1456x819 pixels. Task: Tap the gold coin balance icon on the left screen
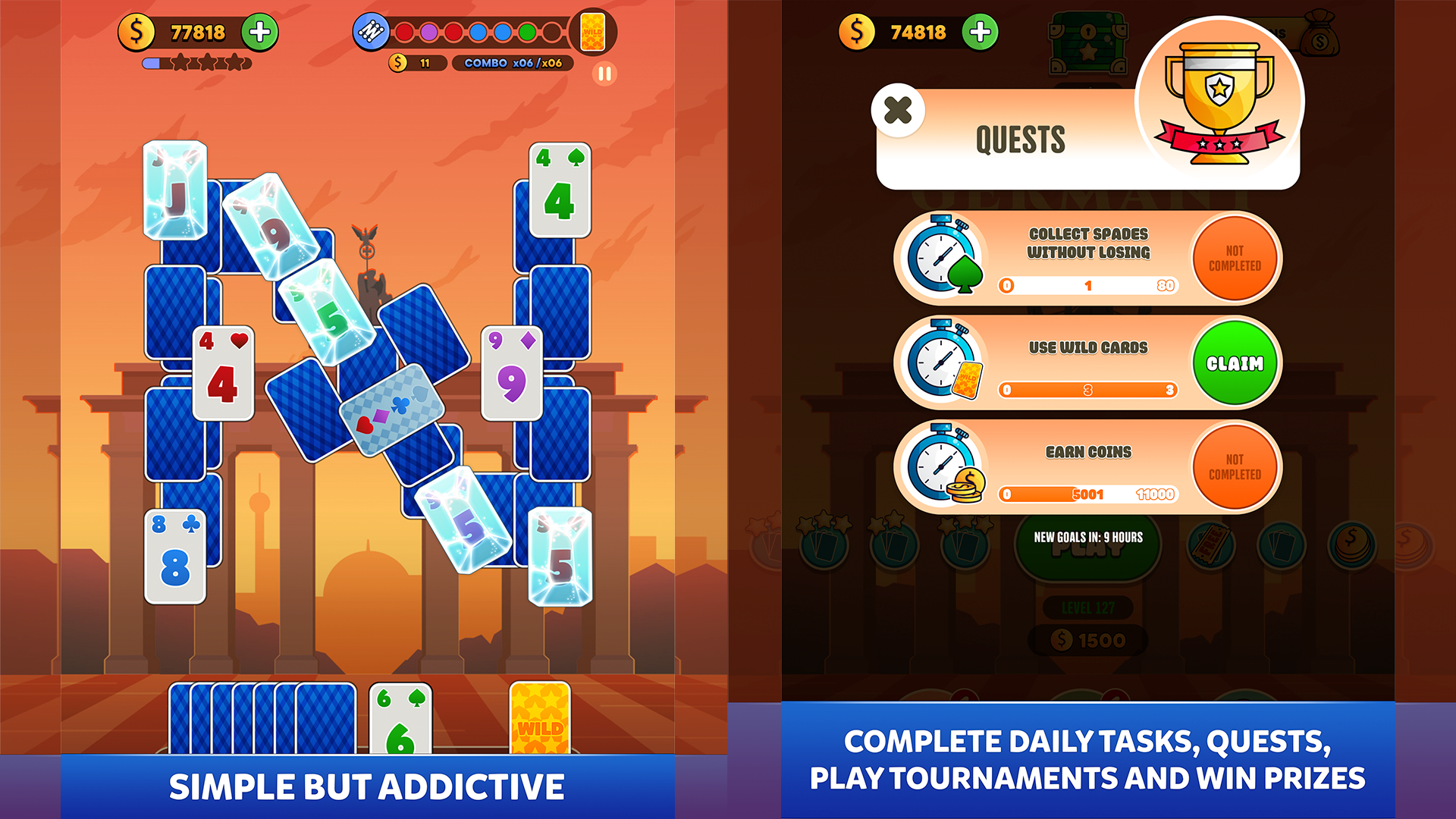point(137,33)
